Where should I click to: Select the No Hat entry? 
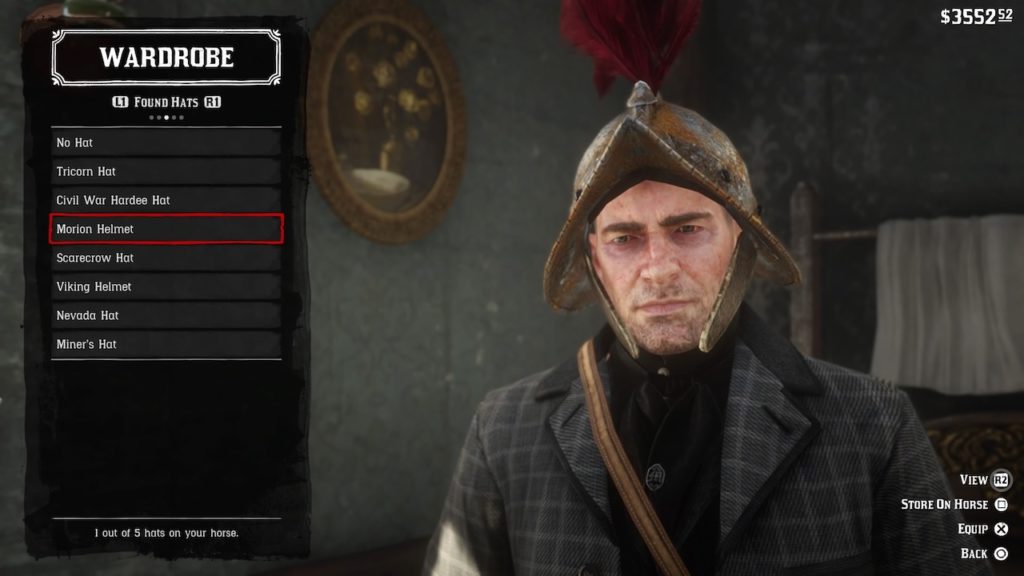point(166,143)
